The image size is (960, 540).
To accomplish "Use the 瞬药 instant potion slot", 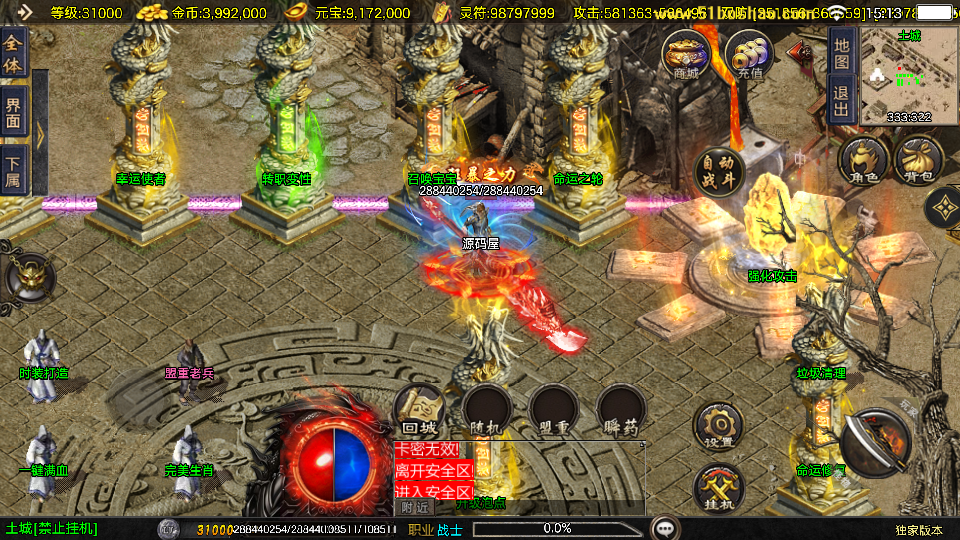I will 620,410.
